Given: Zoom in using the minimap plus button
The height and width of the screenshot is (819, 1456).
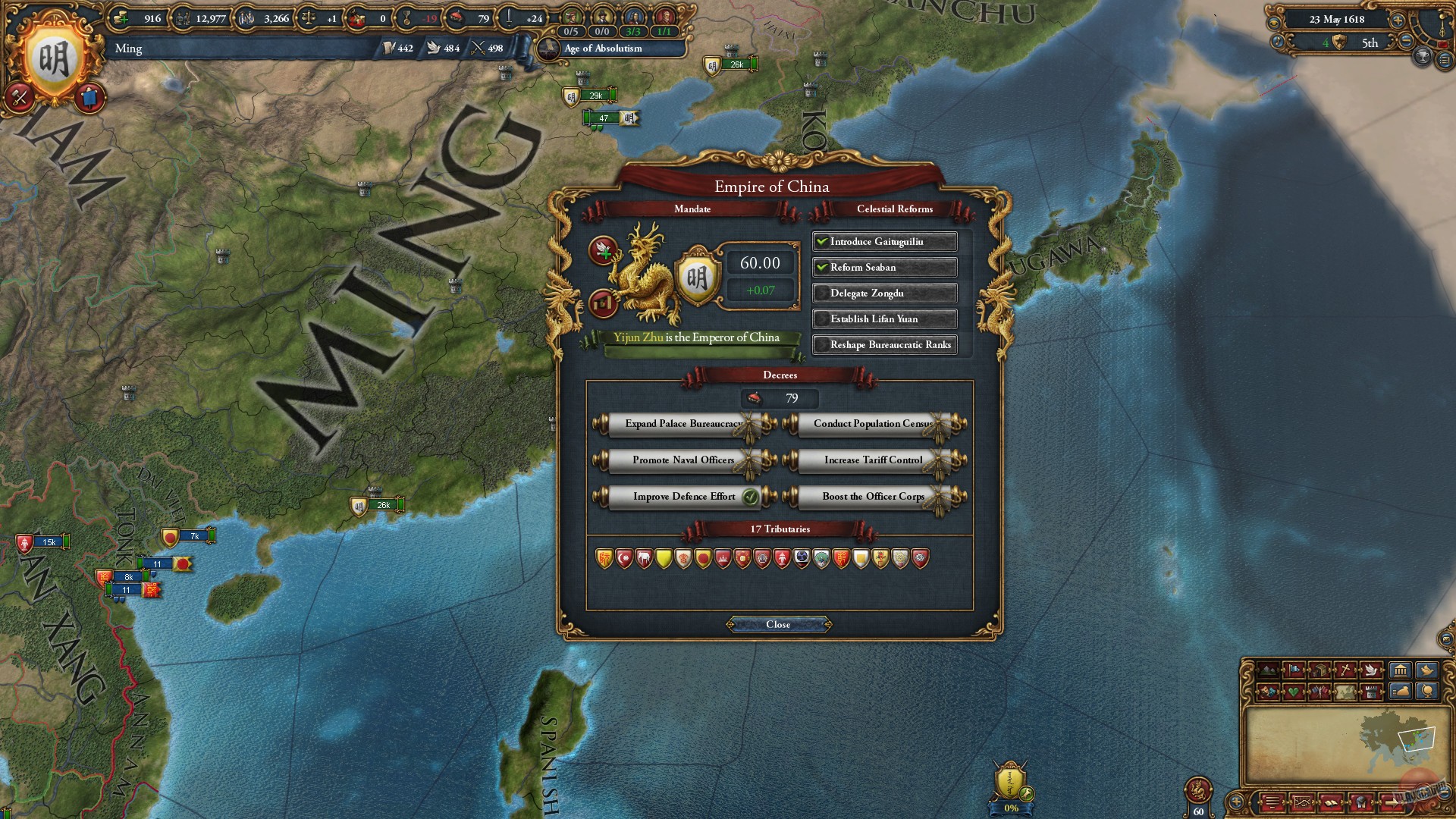Looking at the screenshot, I should pos(1235,802).
